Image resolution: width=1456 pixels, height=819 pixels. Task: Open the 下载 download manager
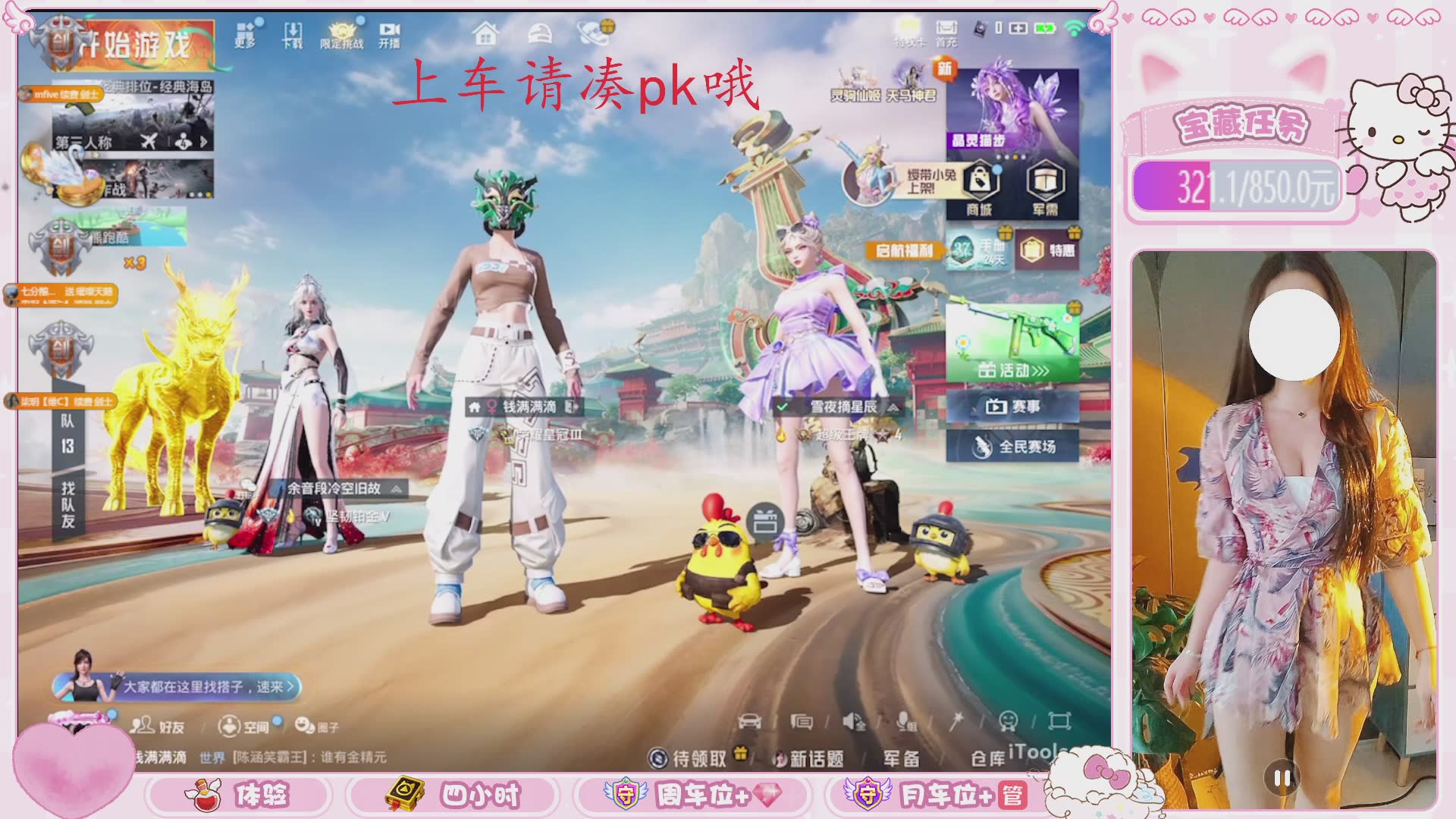[x=293, y=35]
